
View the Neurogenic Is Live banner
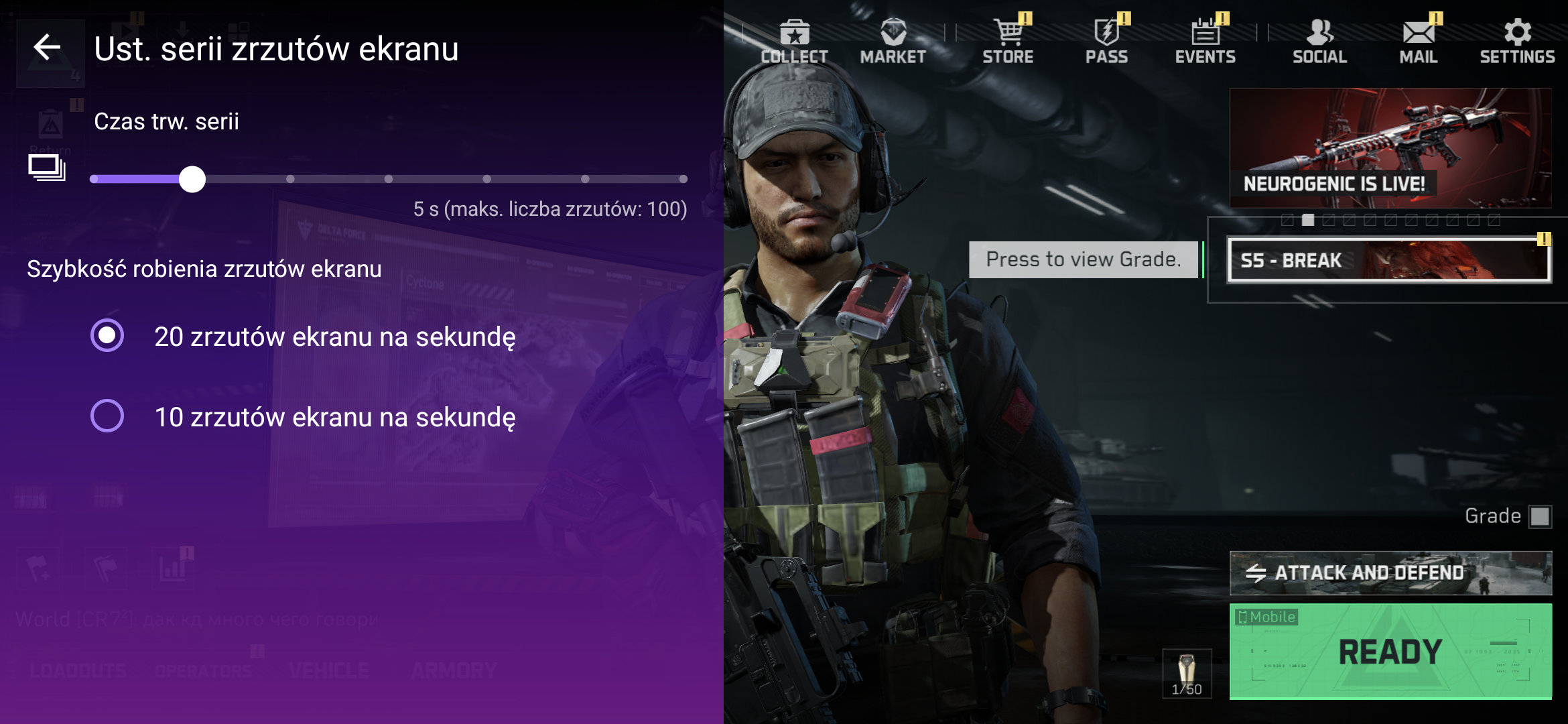click(1390, 148)
